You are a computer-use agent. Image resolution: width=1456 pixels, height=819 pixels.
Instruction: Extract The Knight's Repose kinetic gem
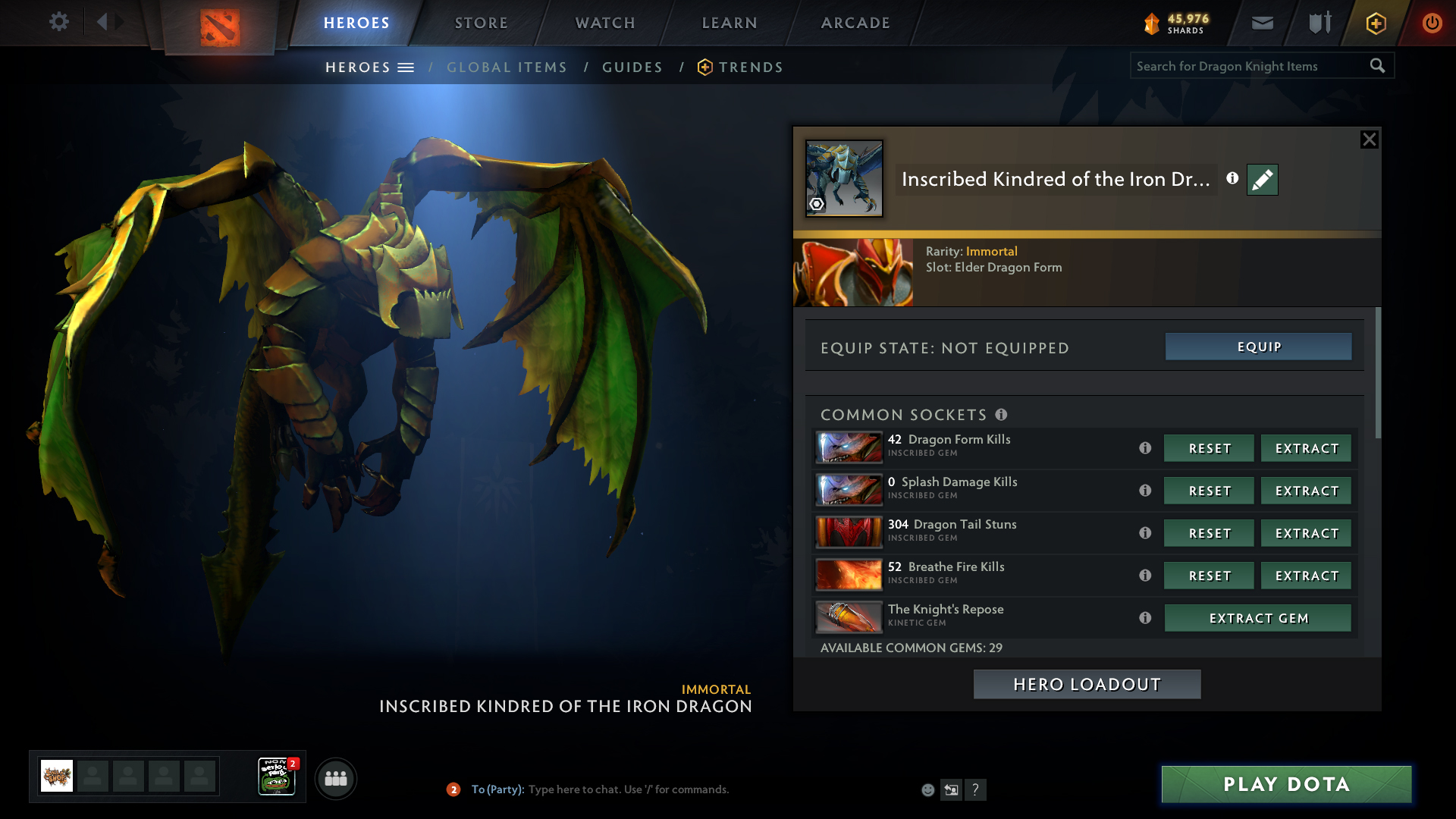point(1257,618)
